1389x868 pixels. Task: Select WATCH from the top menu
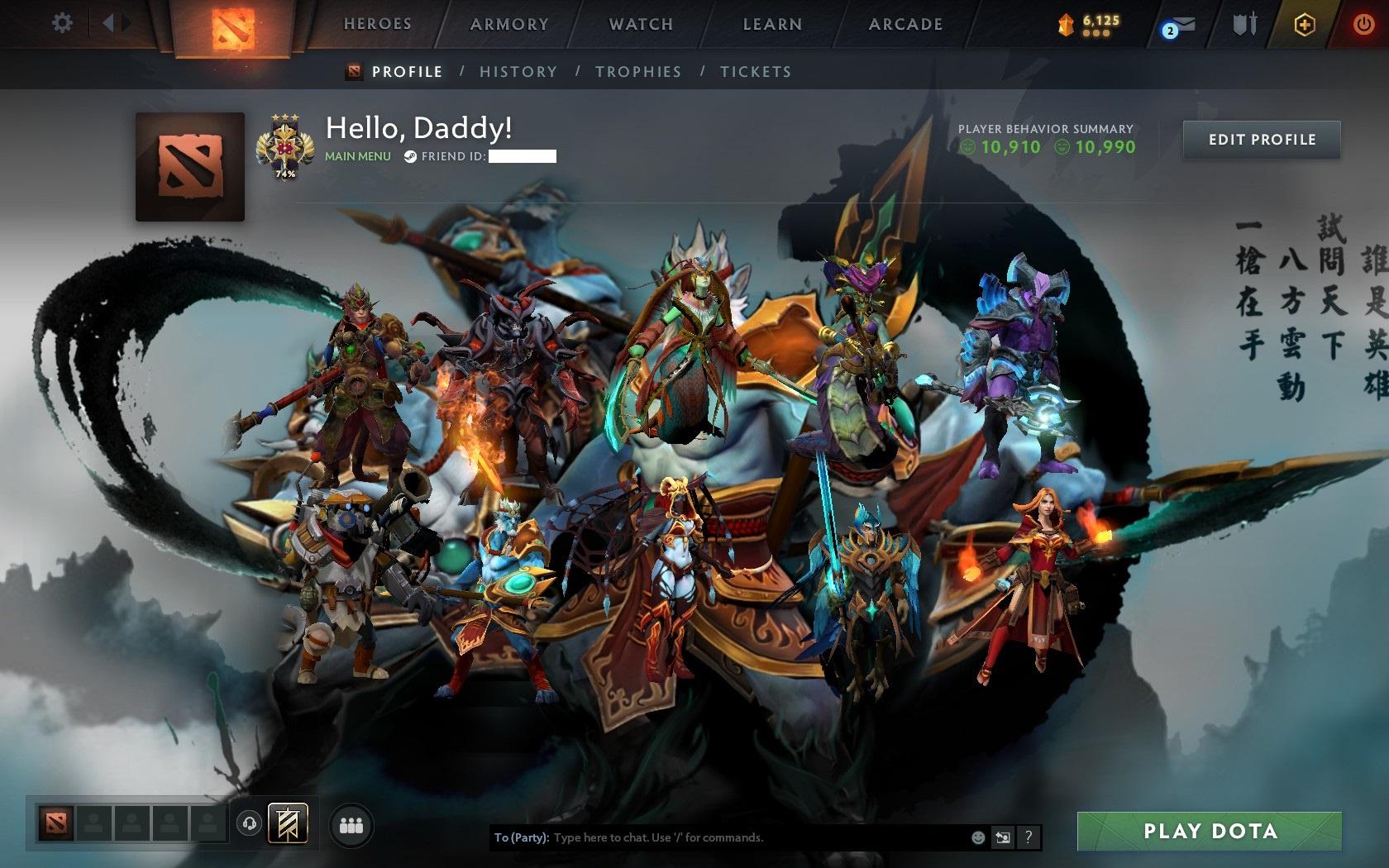point(640,24)
